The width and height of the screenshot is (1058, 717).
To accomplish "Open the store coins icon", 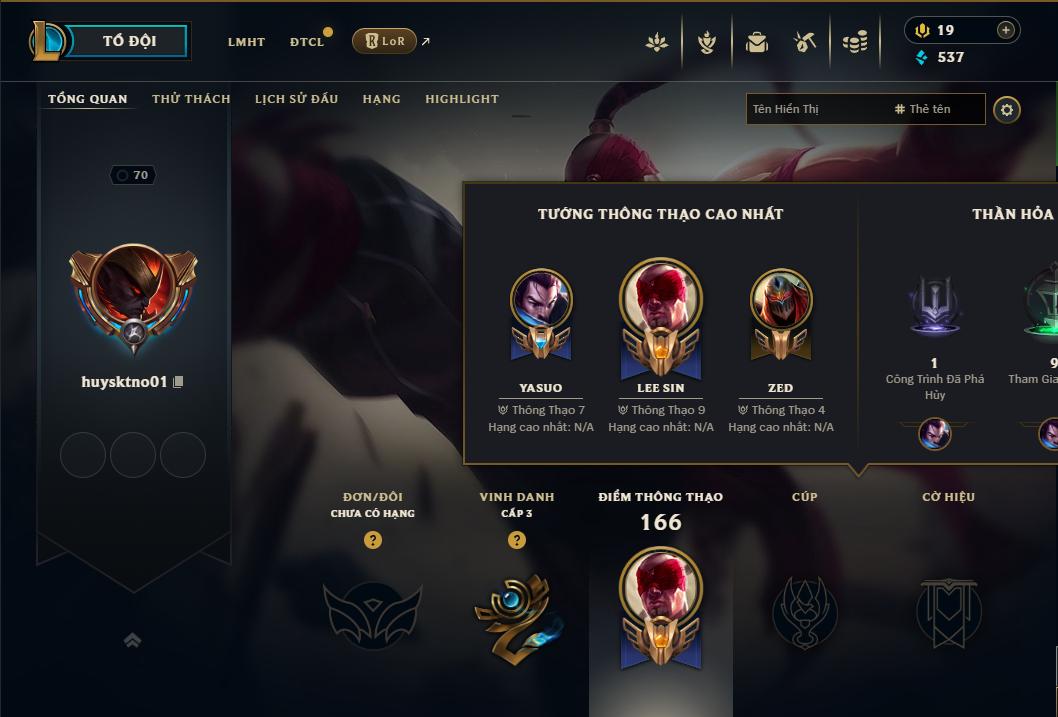I will pyautogui.click(x=854, y=42).
